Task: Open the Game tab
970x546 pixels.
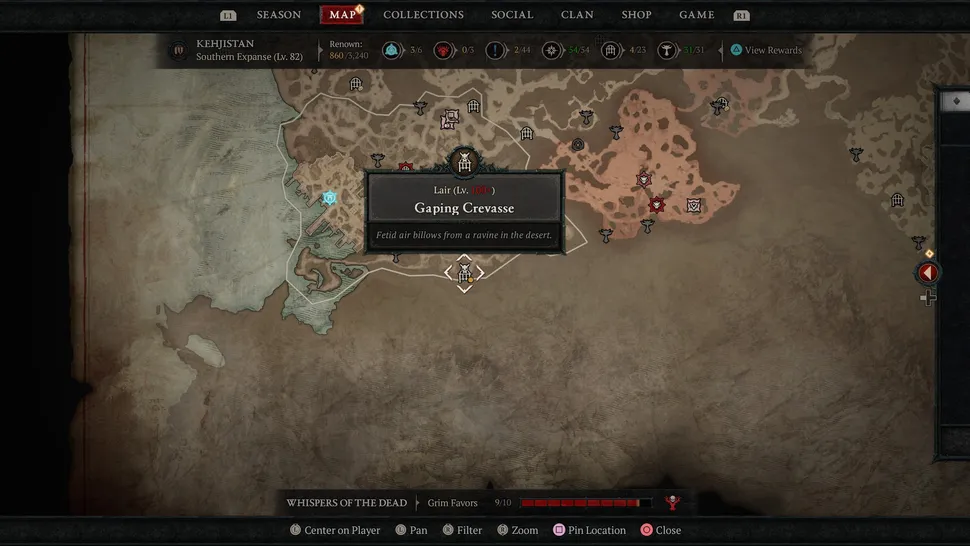Action: (x=696, y=15)
